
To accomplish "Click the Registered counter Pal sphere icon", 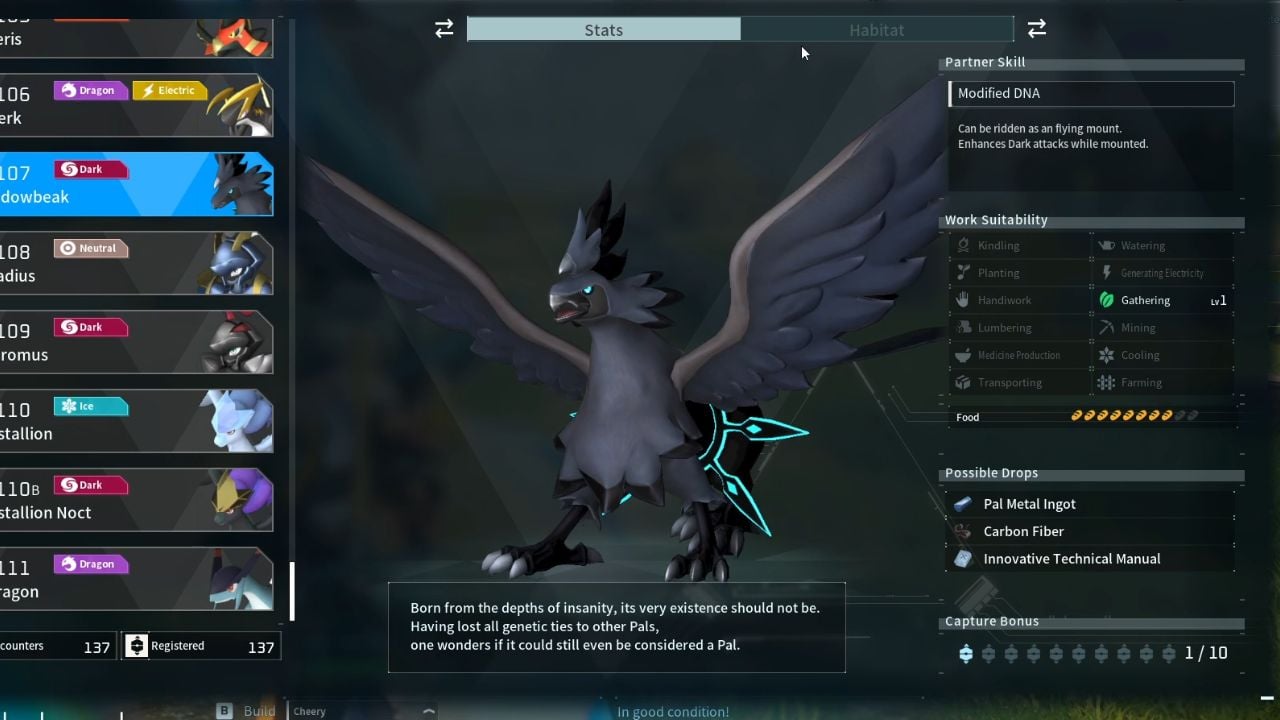I will coord(136,645).
